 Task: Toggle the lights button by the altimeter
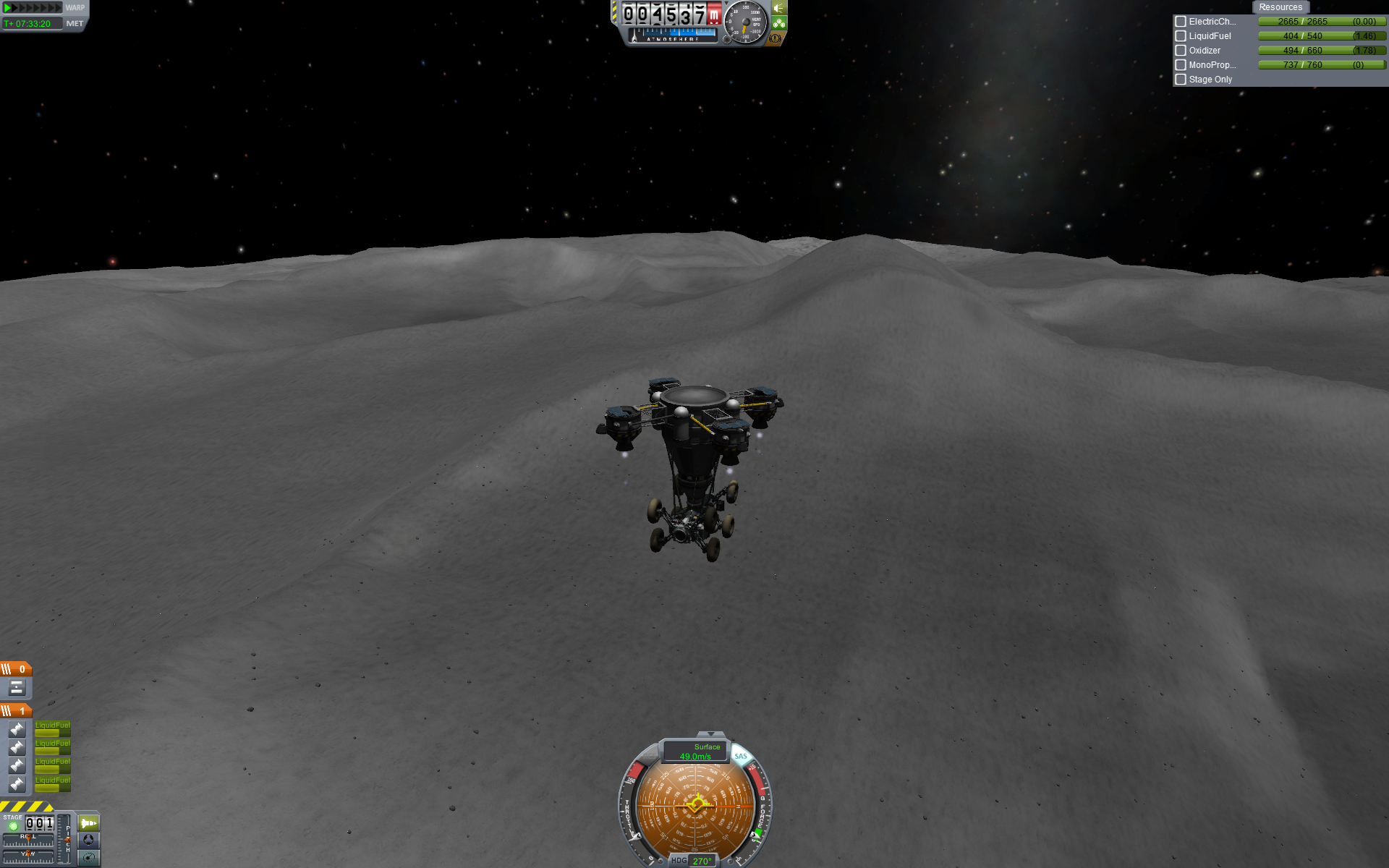click(778, 8)
